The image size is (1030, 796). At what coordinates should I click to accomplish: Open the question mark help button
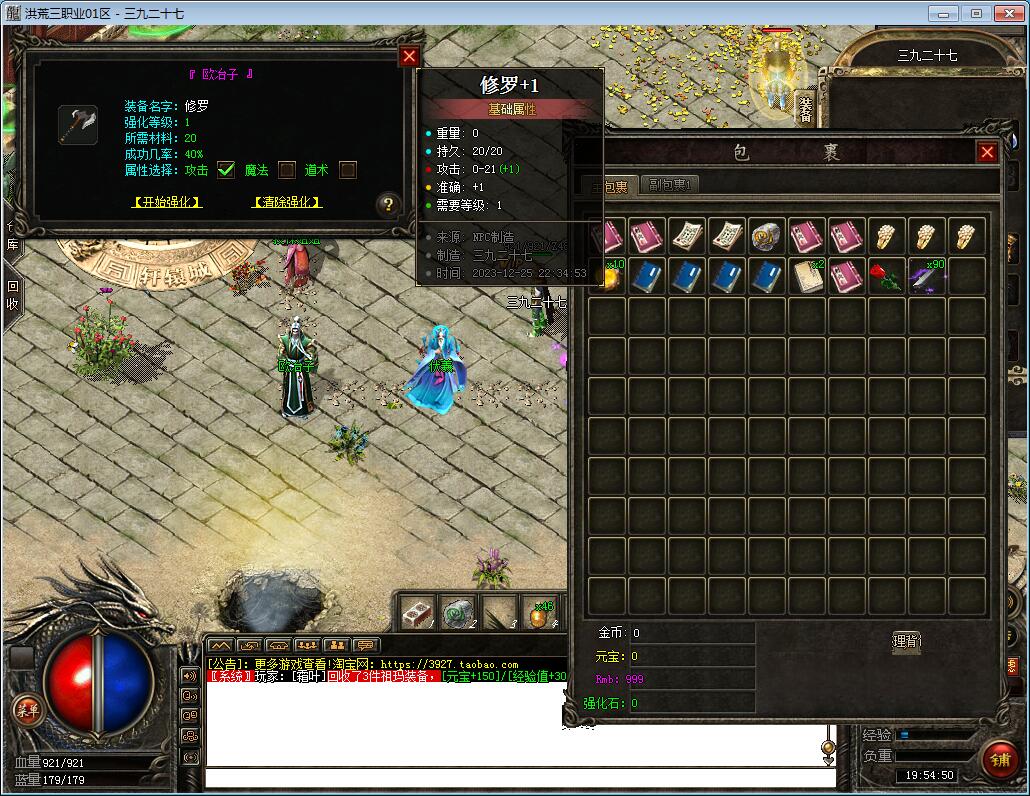pos(388,205)
